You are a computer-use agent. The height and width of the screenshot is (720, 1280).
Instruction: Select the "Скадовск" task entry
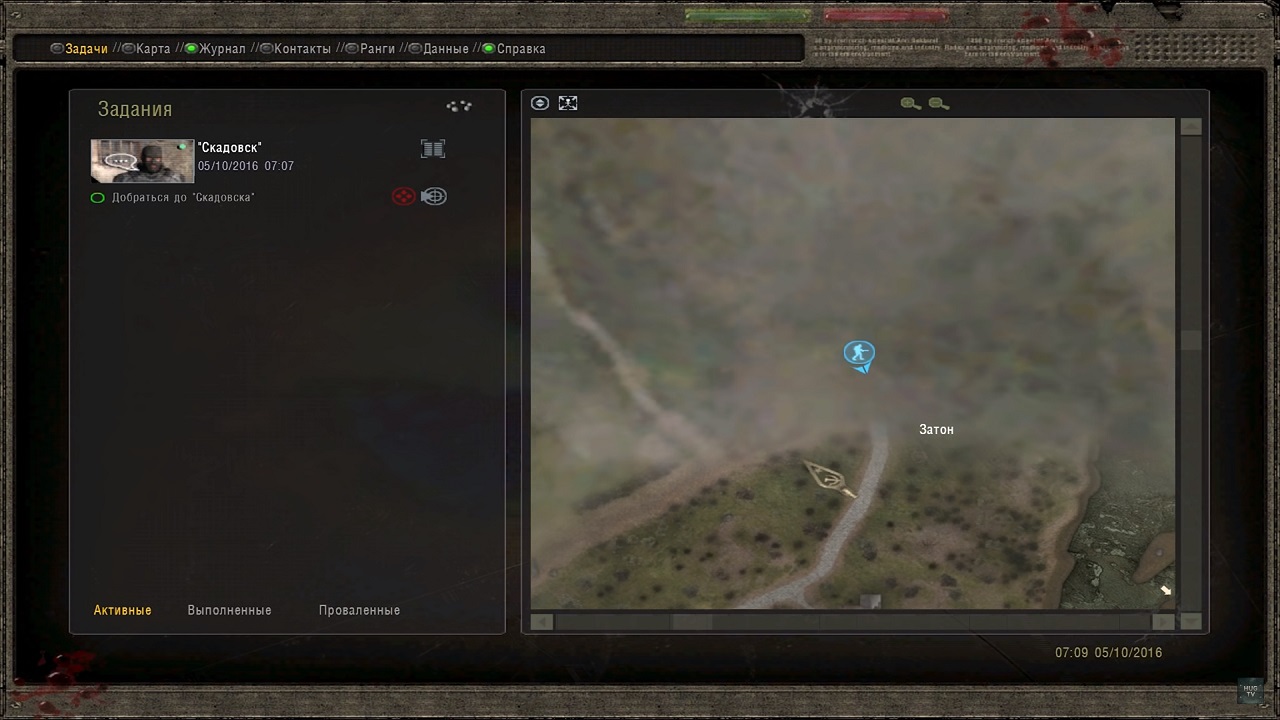tap(230, 148)
